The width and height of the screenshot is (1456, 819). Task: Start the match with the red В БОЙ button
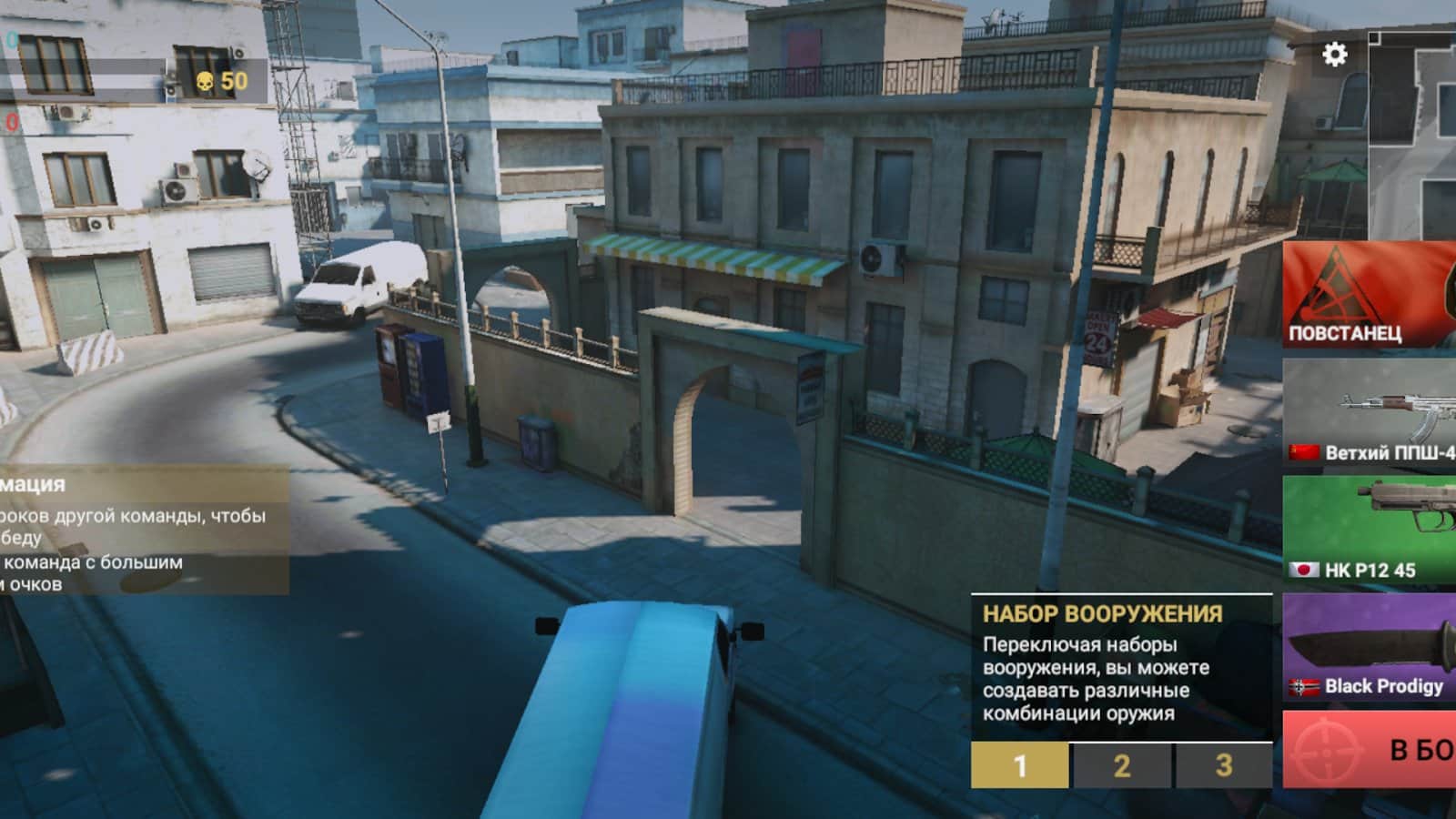(1370, 750)
